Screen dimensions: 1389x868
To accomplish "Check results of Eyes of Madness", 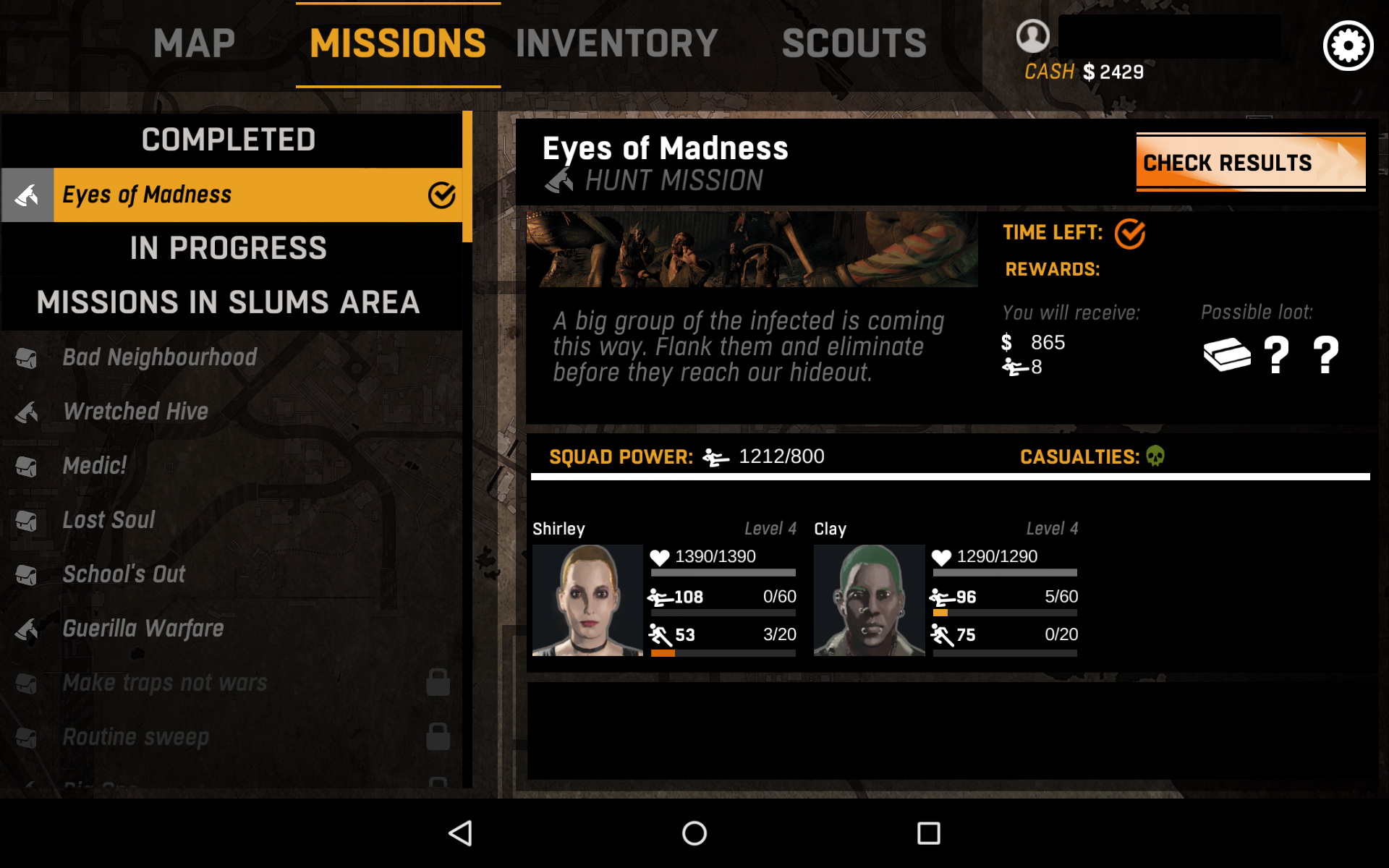I will [x=1250, y=163].
